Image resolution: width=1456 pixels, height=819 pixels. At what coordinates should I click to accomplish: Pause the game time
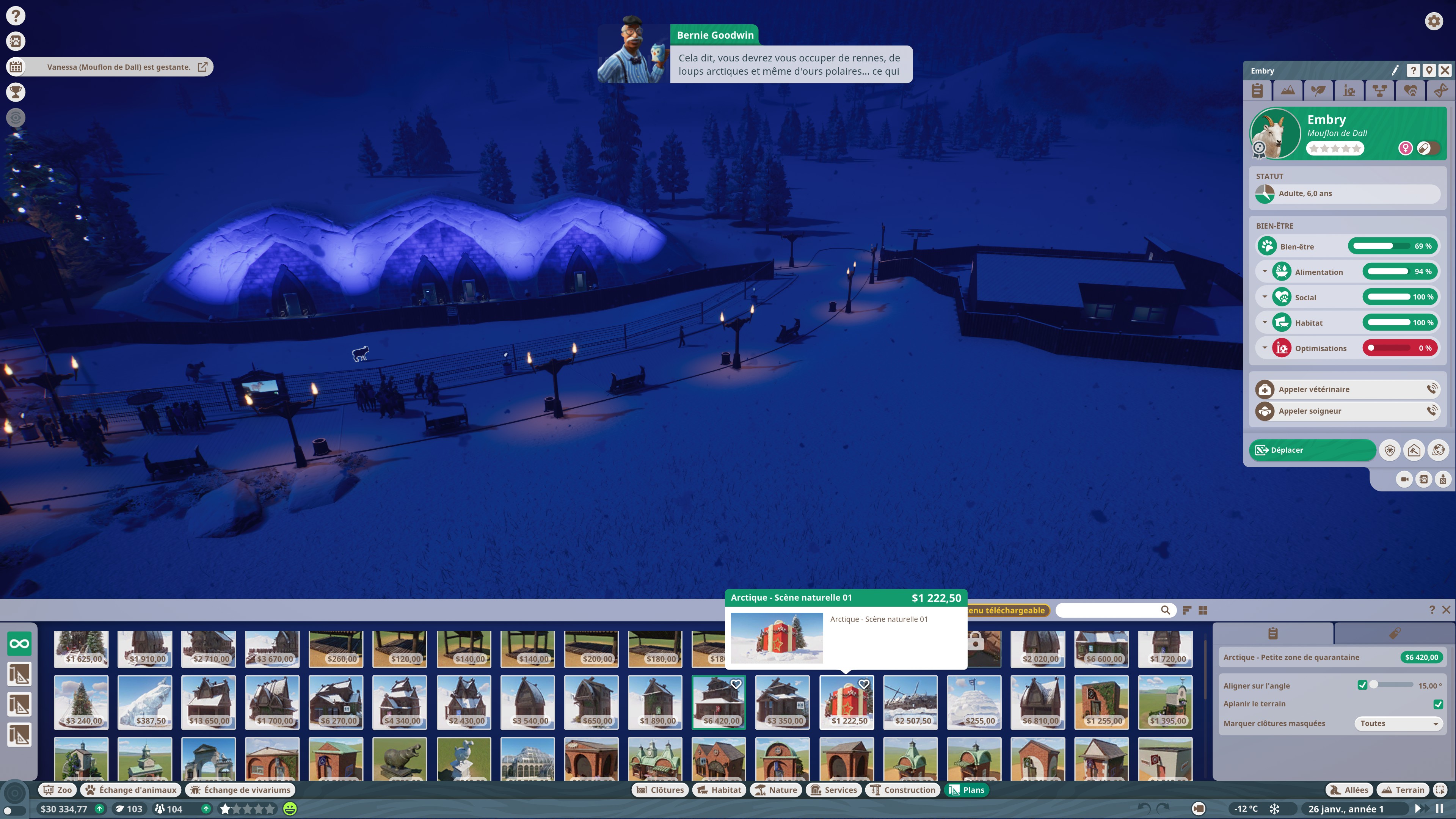1439,809
